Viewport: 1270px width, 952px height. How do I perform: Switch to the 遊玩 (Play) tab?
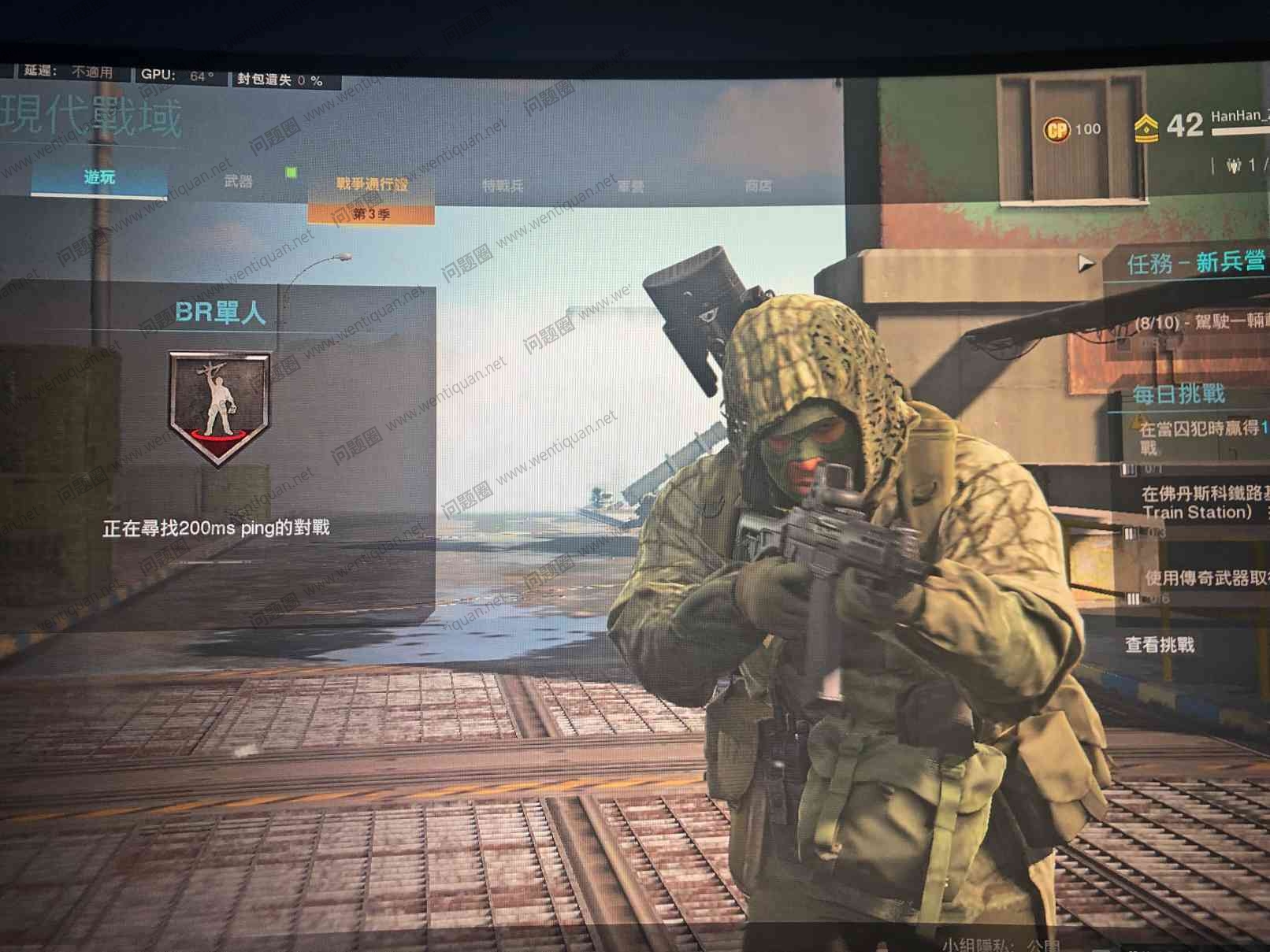tap(99, 178)
